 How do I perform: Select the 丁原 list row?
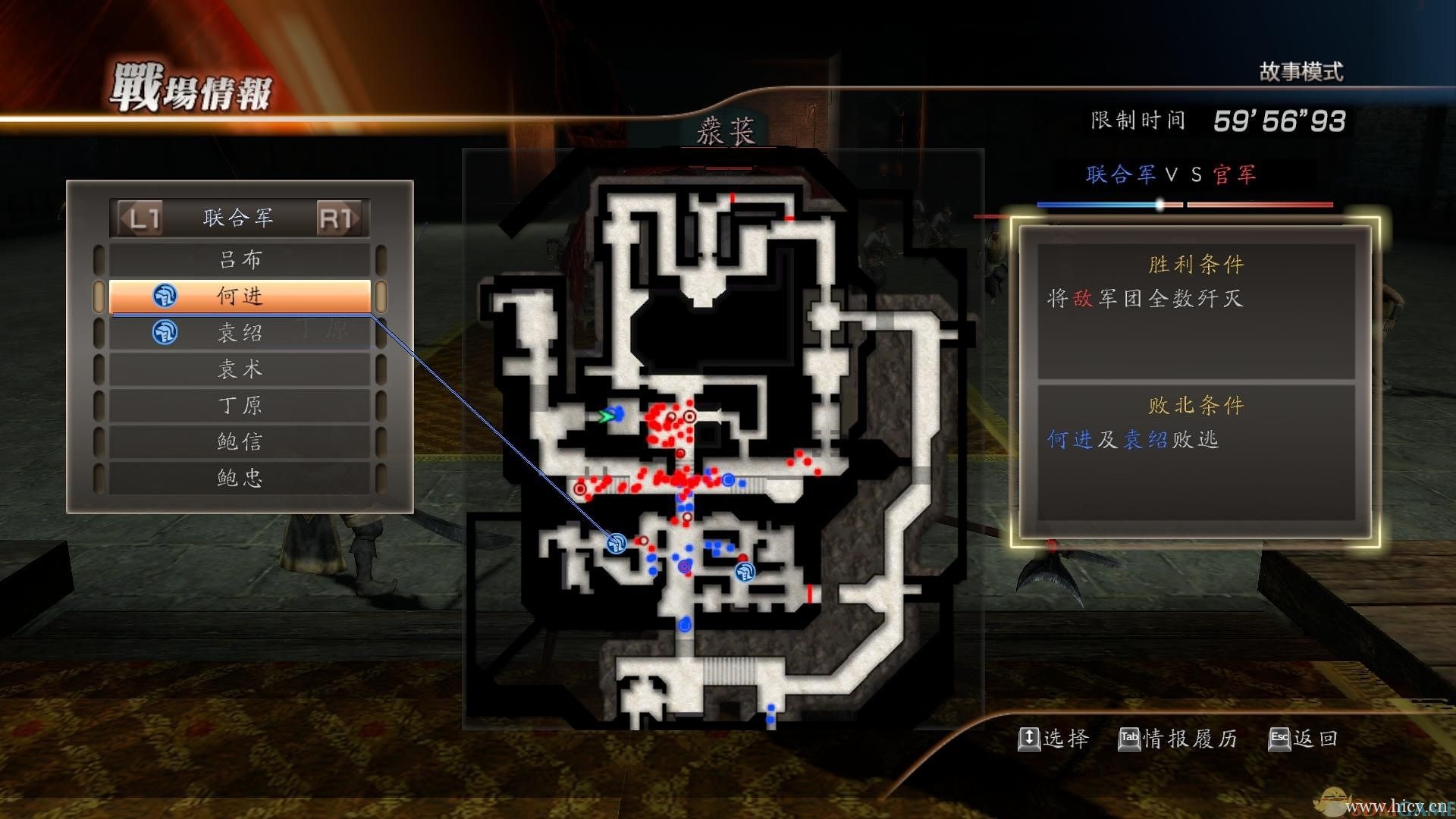(240, 405)
